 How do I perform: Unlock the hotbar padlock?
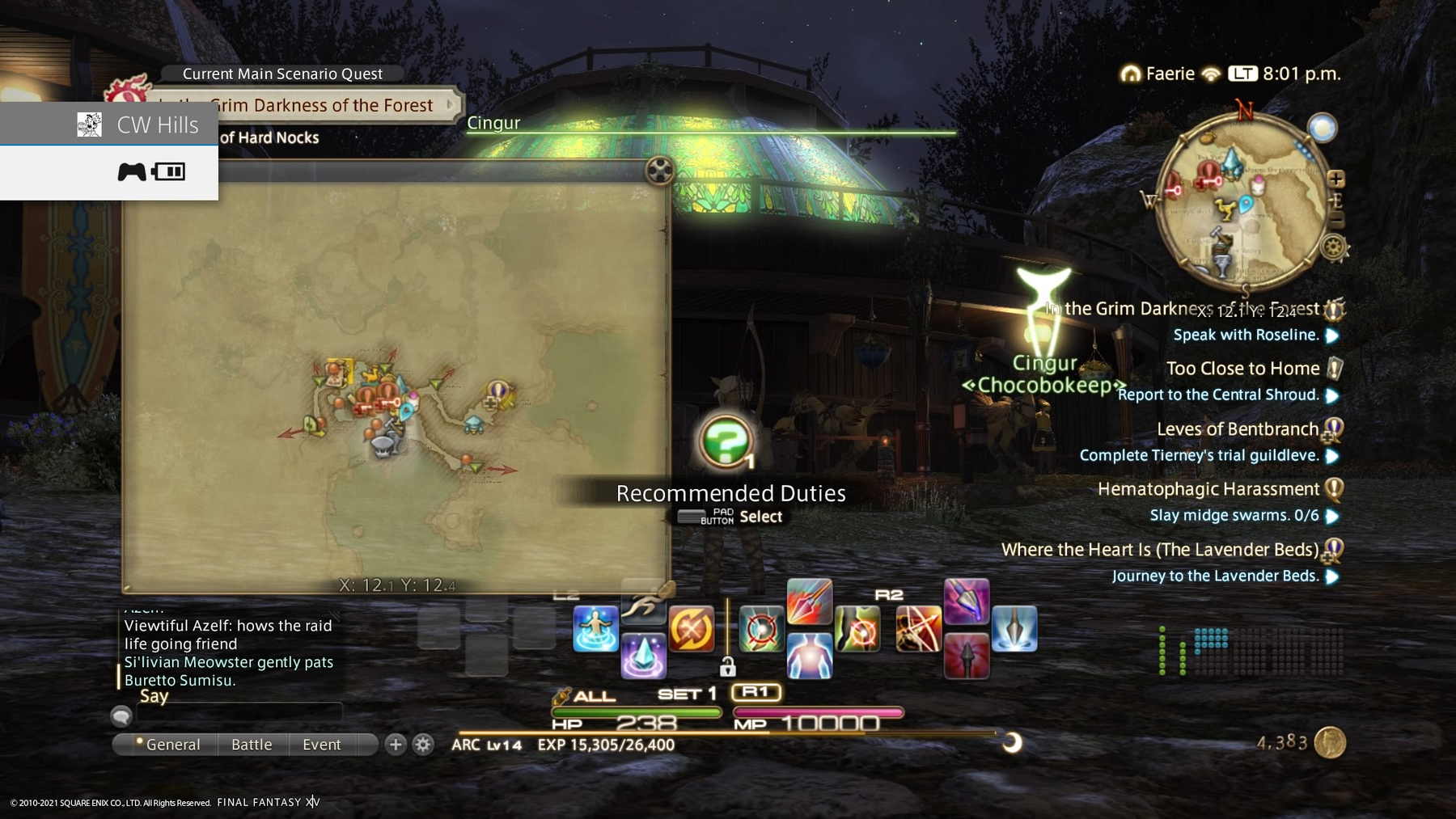(729, 668)
